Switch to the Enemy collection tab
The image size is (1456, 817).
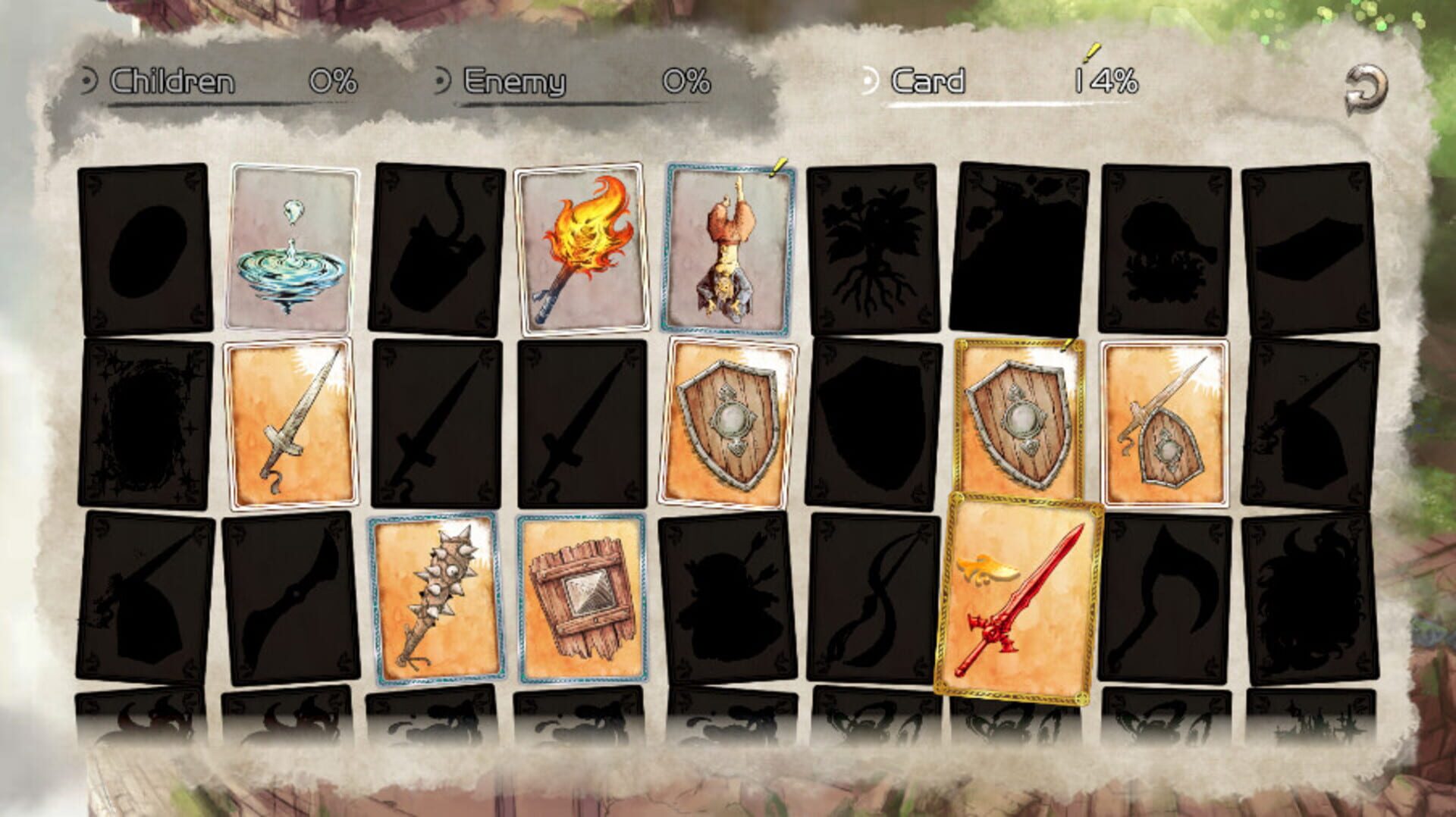[x=516, y=81]
